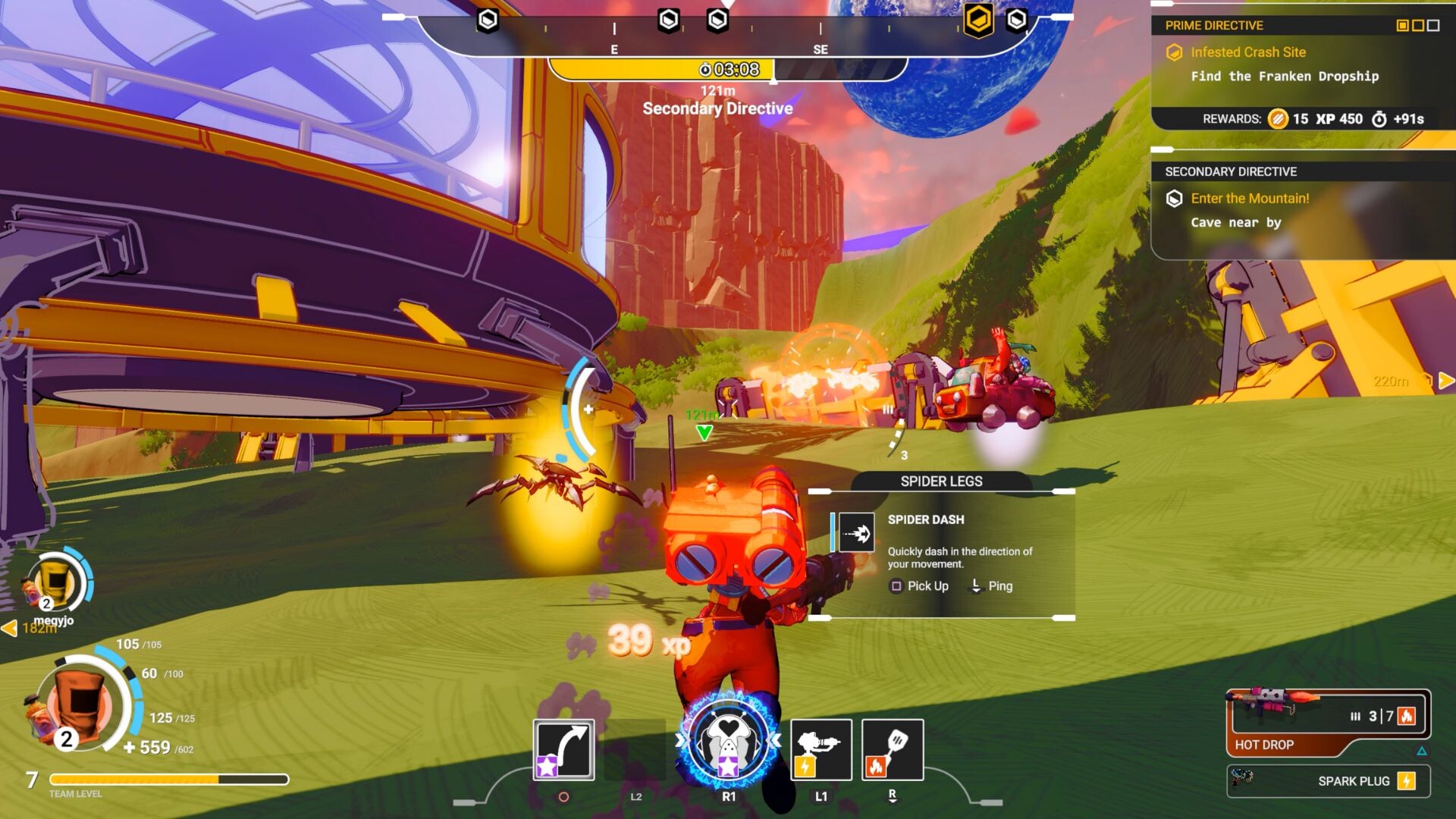Activate the curved arrow jump ability

(563, 749)
